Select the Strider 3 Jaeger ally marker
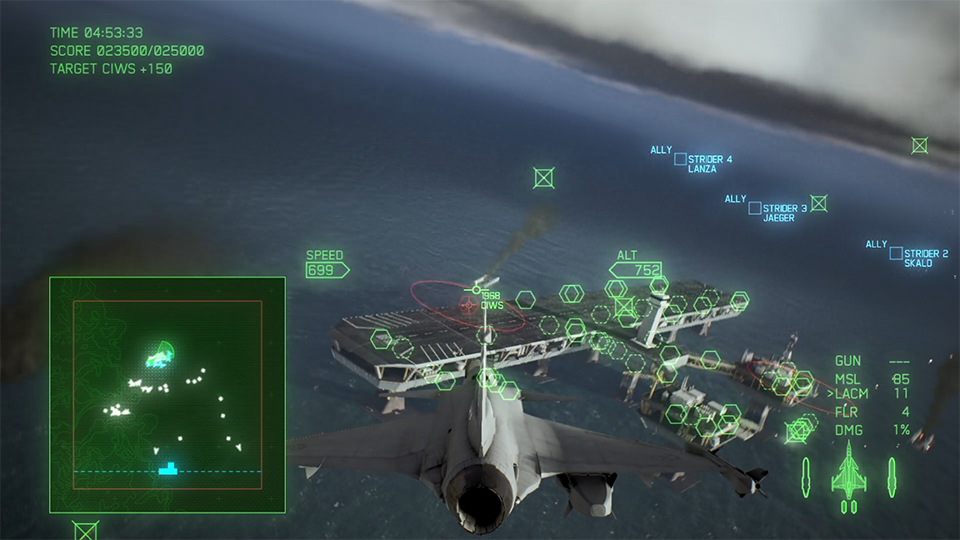The height and width of the screenshot is (540, 960). pos(756,208)
